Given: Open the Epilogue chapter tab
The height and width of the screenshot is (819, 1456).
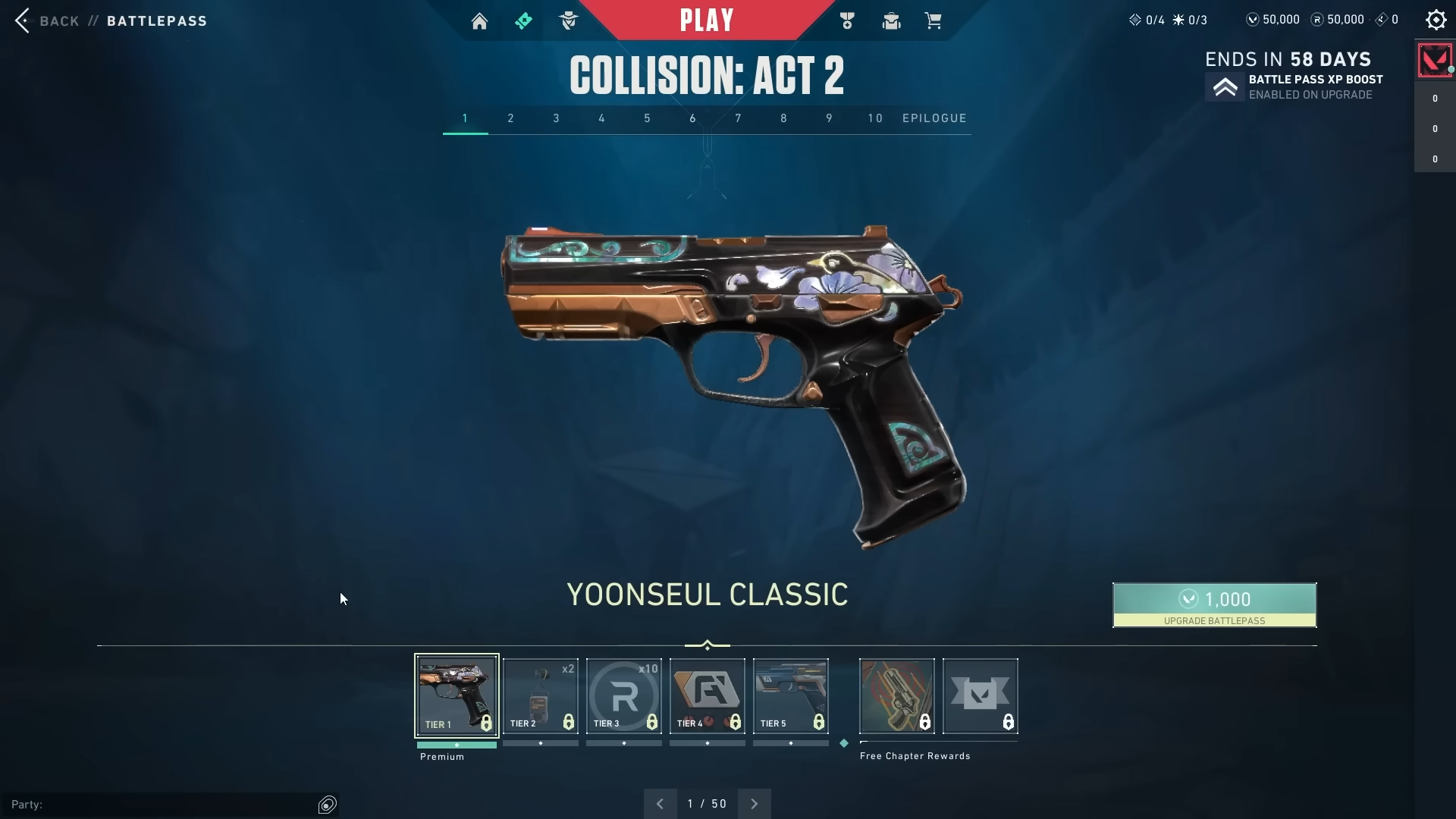Looking at the screenshot, I should pos(934,118).
